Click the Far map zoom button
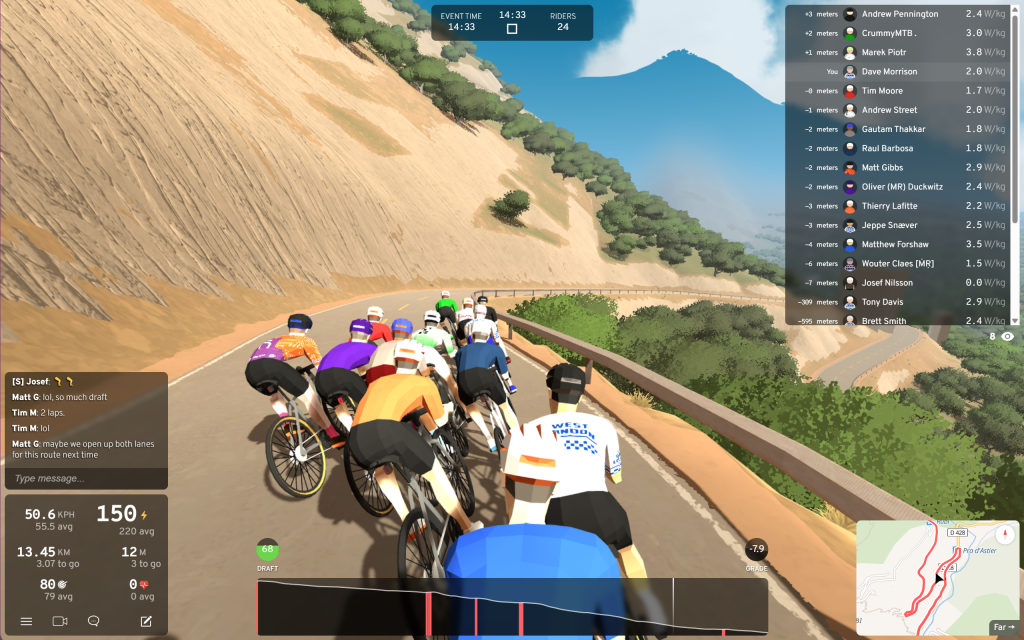Viewport: 1024px width, 640px height. pos(1004,627)
